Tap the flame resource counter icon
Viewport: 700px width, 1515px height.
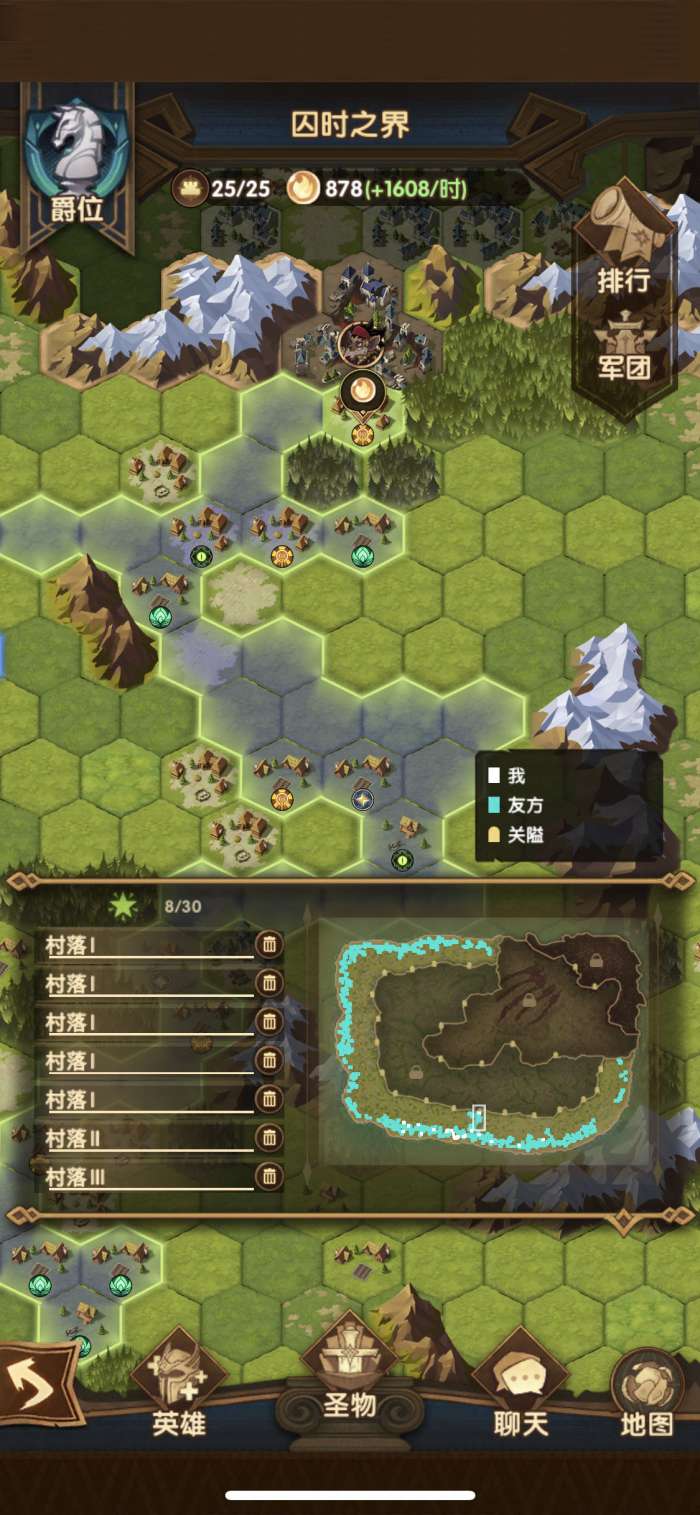point(303,187)
